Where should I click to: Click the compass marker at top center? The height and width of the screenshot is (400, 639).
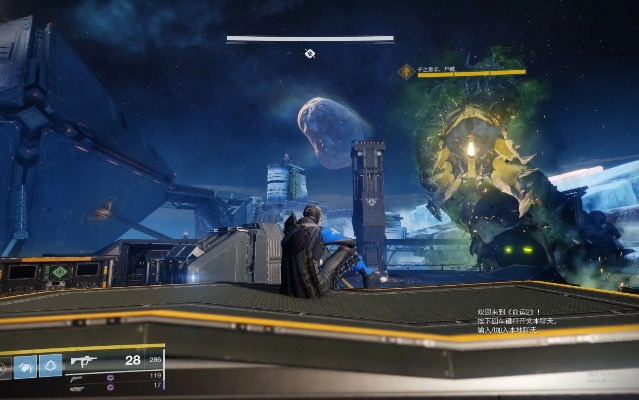pyautogui.click(x=310, y=54)
